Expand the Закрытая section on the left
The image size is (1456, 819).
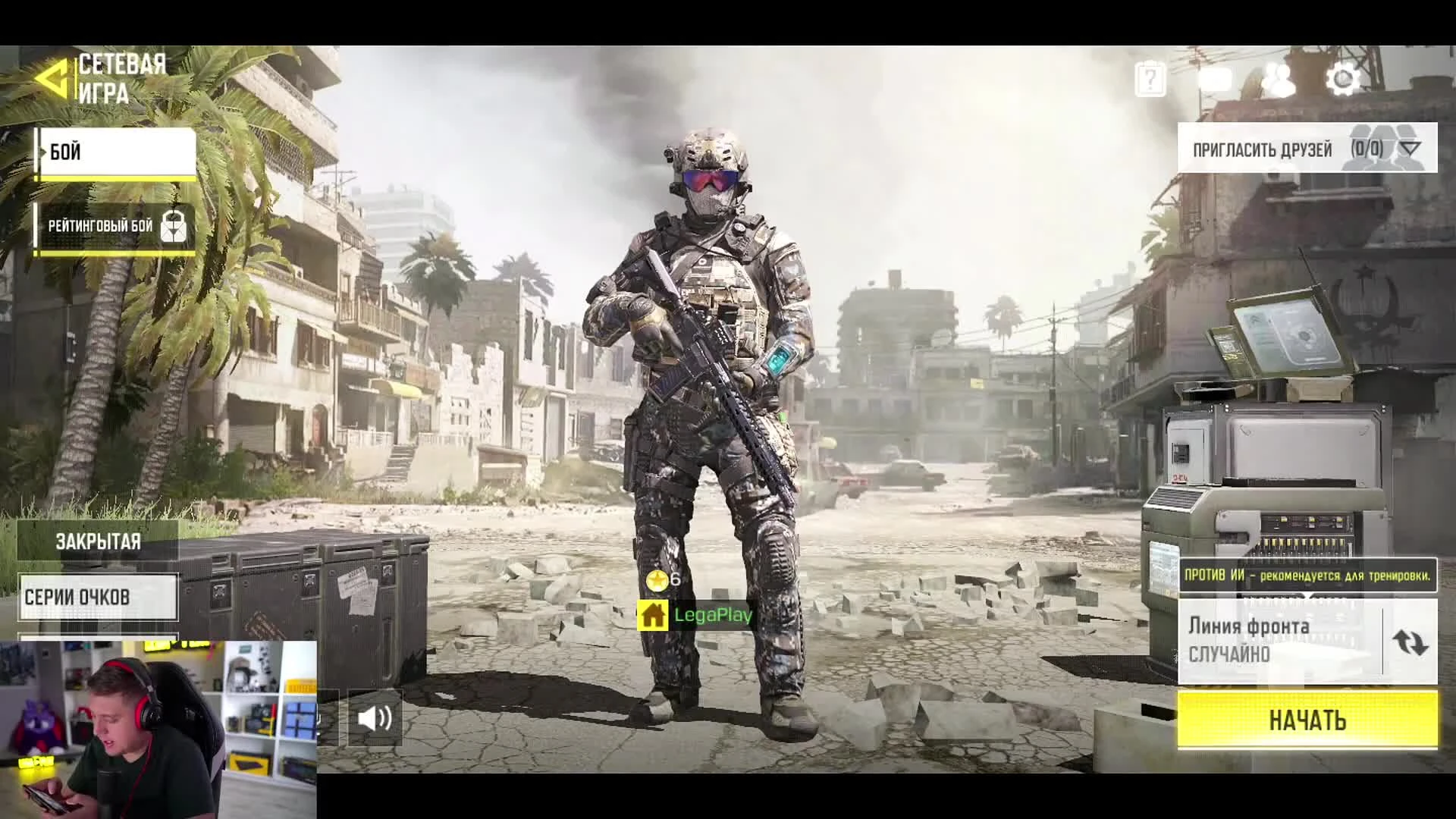97,541
